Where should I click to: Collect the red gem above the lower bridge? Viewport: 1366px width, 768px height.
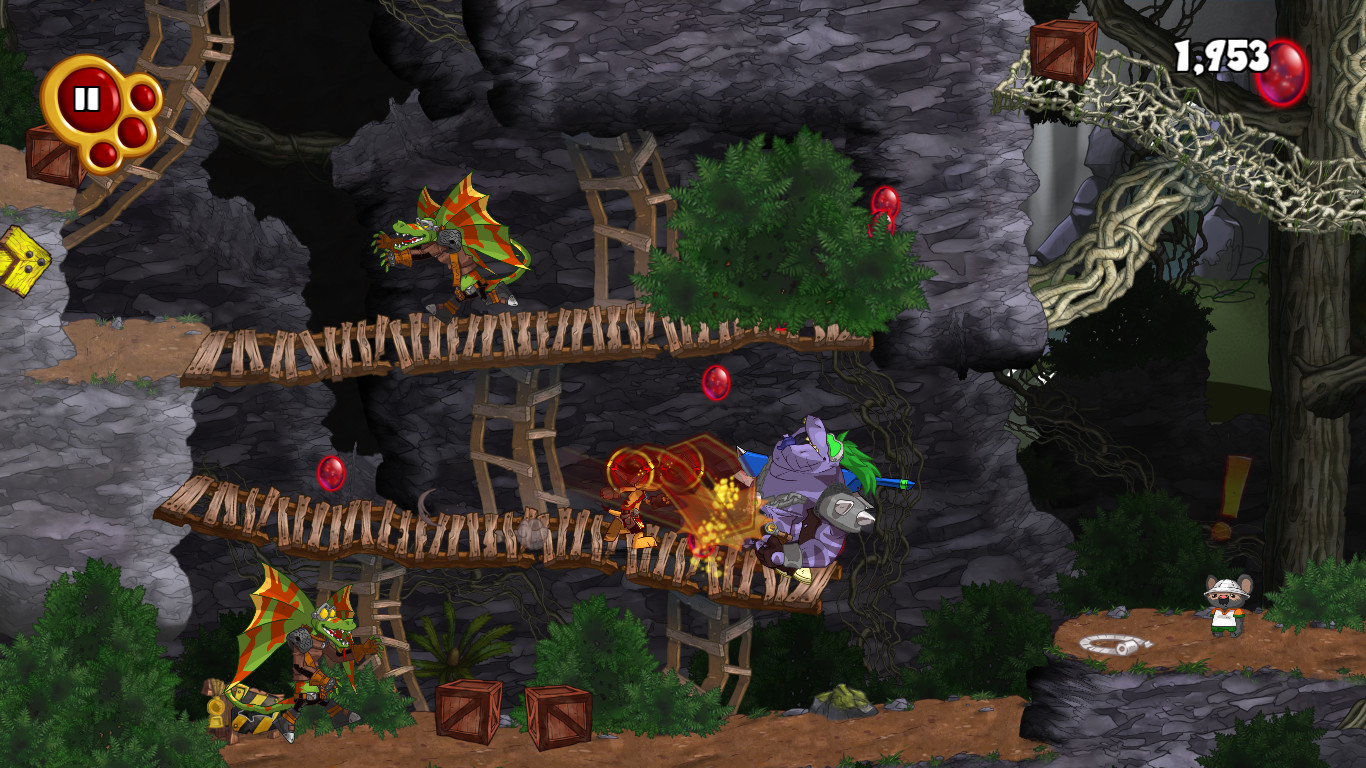pos(718,383)
